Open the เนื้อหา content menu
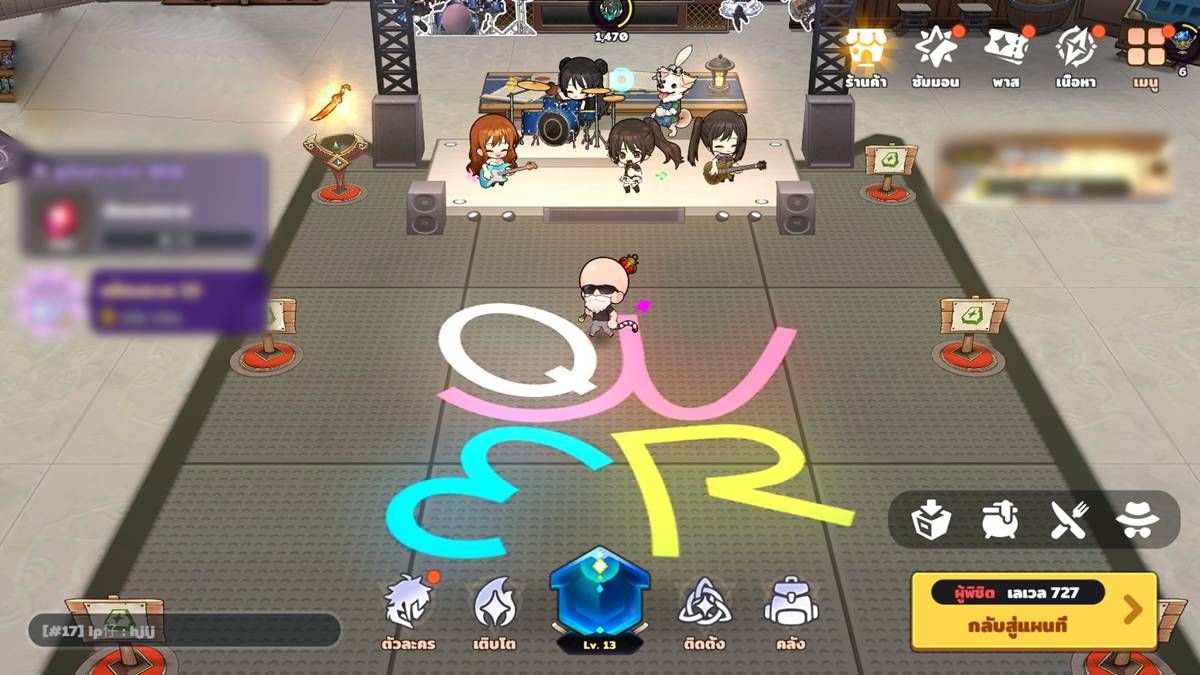 (1076, 53)
